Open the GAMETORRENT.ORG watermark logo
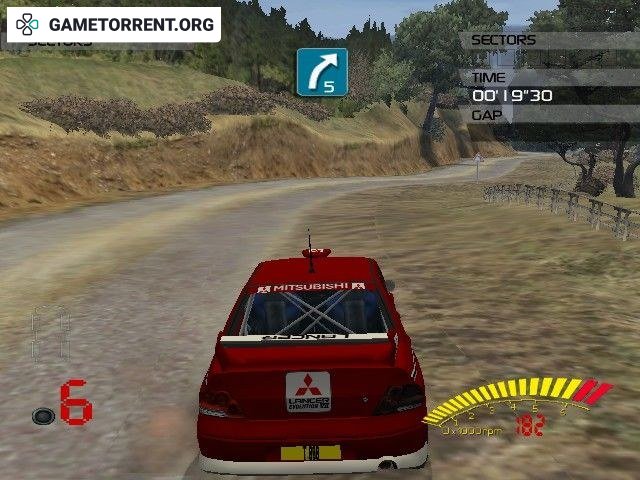This screenshot has width=640, height=480. (x=113, y=24)
